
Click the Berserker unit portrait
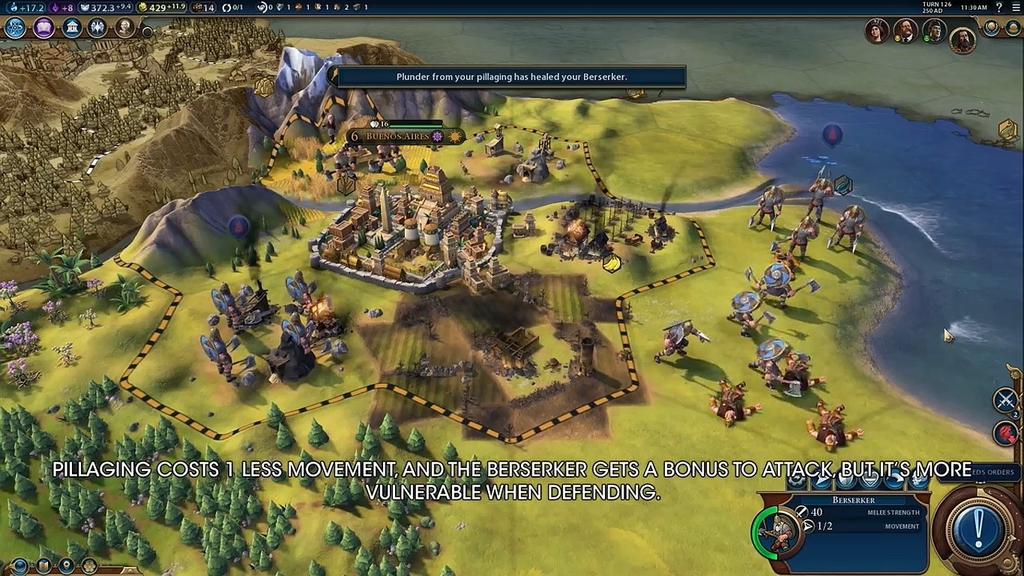[x=773, y=529]
